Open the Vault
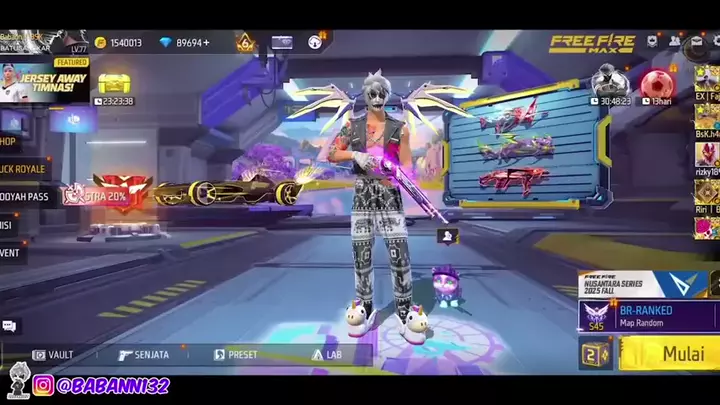The width and height of the screenshot is (720, 405). coord(53,354)
